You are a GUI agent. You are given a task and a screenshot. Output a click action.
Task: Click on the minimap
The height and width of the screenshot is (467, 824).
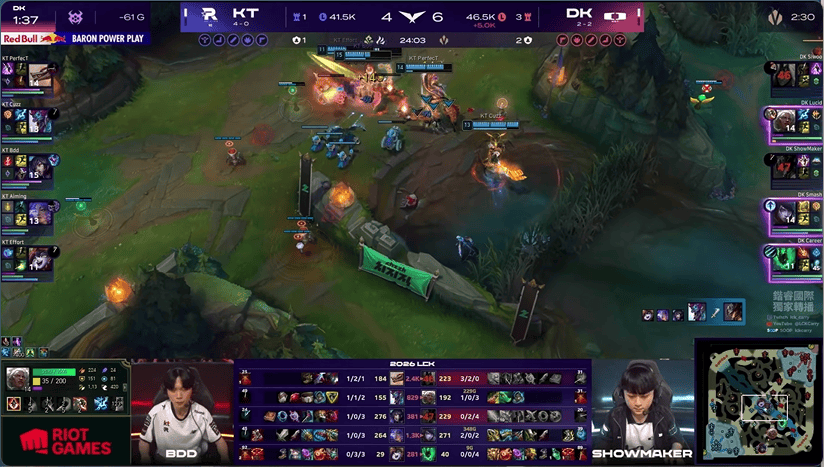click(759, 400)
